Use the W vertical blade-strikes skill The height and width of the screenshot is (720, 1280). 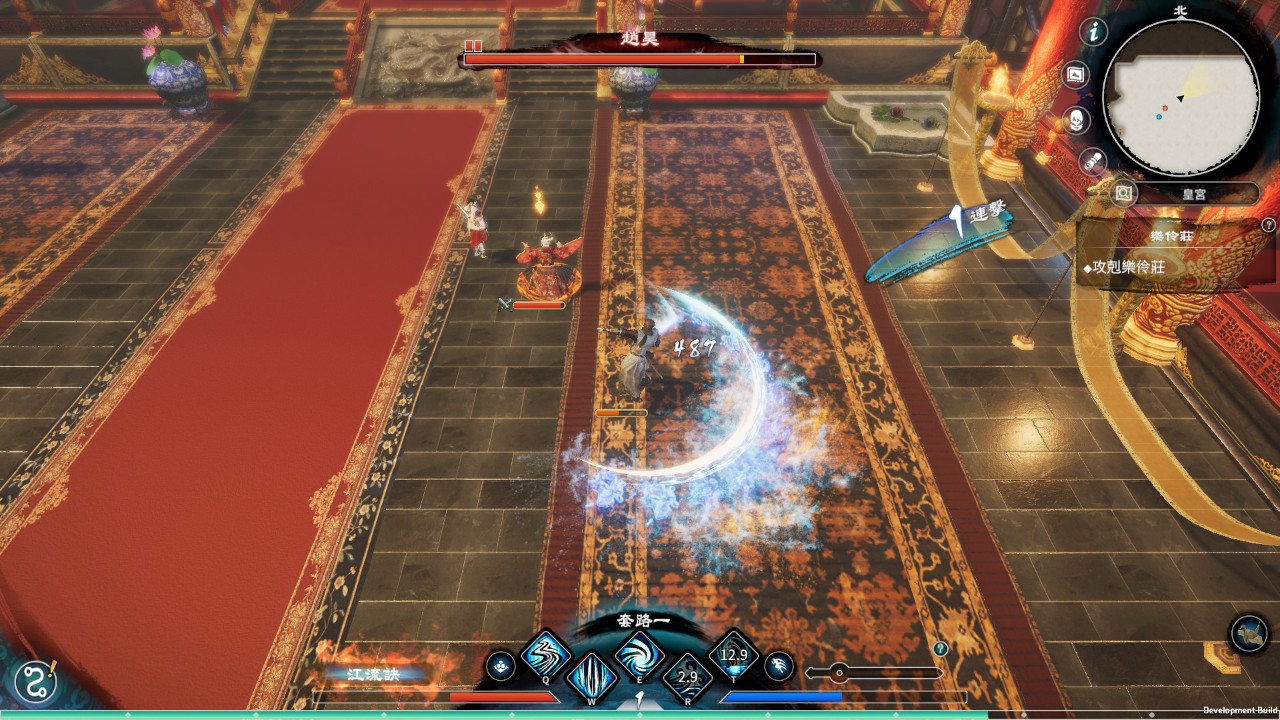coord(591,676)
